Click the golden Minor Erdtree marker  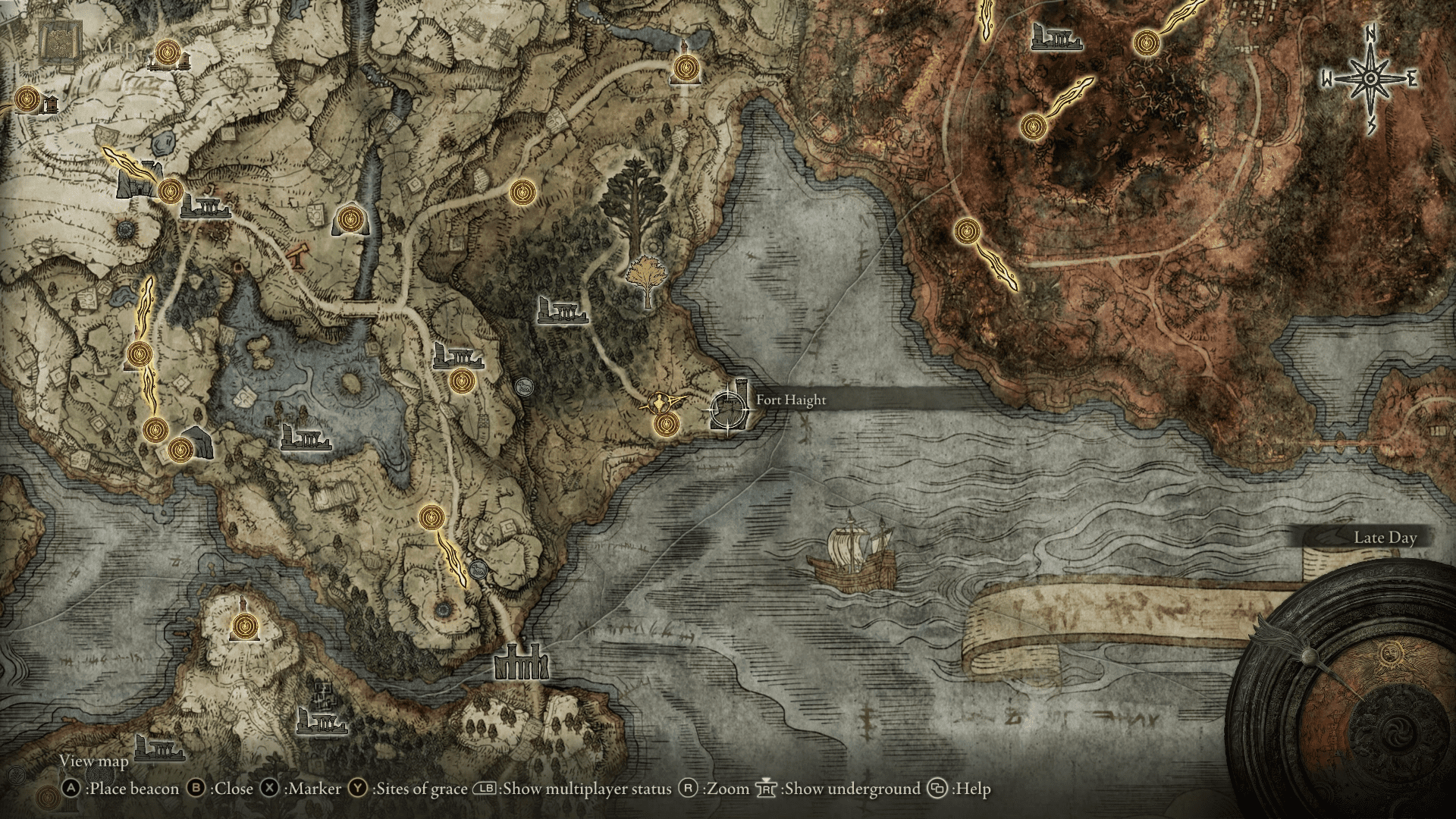coord(645,278)
